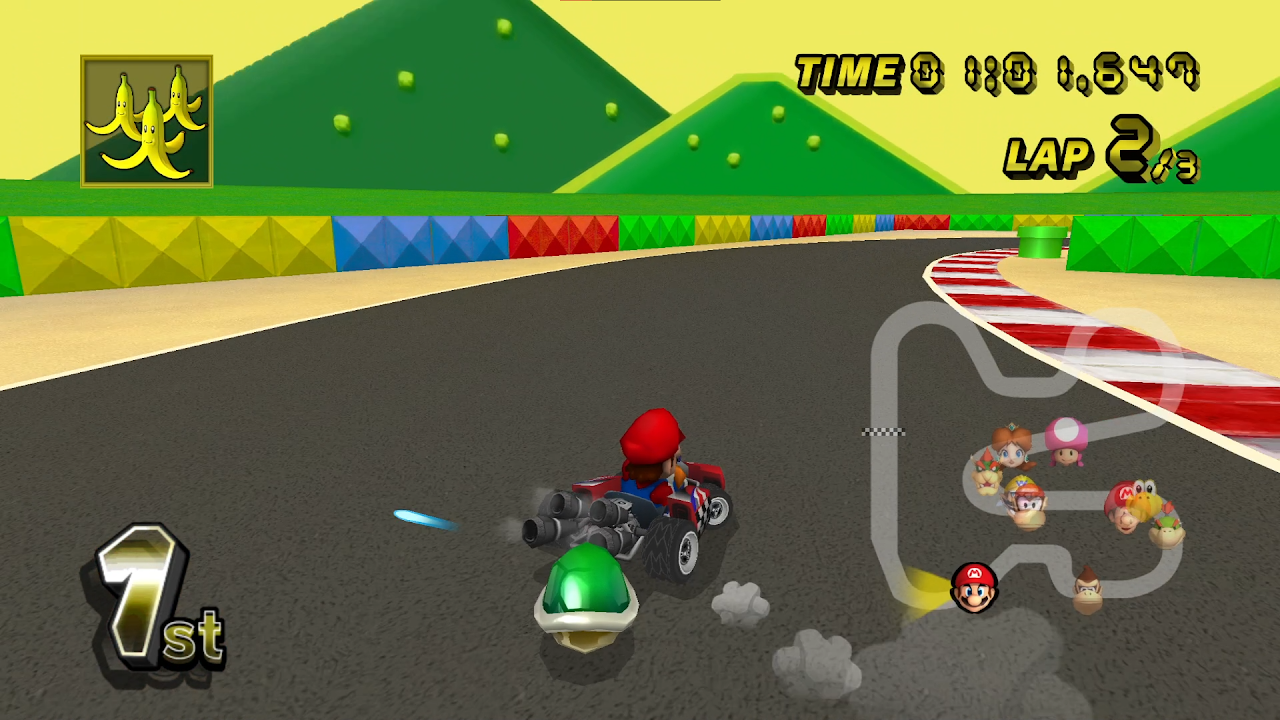Select the triple banana item box
The width and height of the screenshot is (1280, 720).
click(x=146, y=121)
